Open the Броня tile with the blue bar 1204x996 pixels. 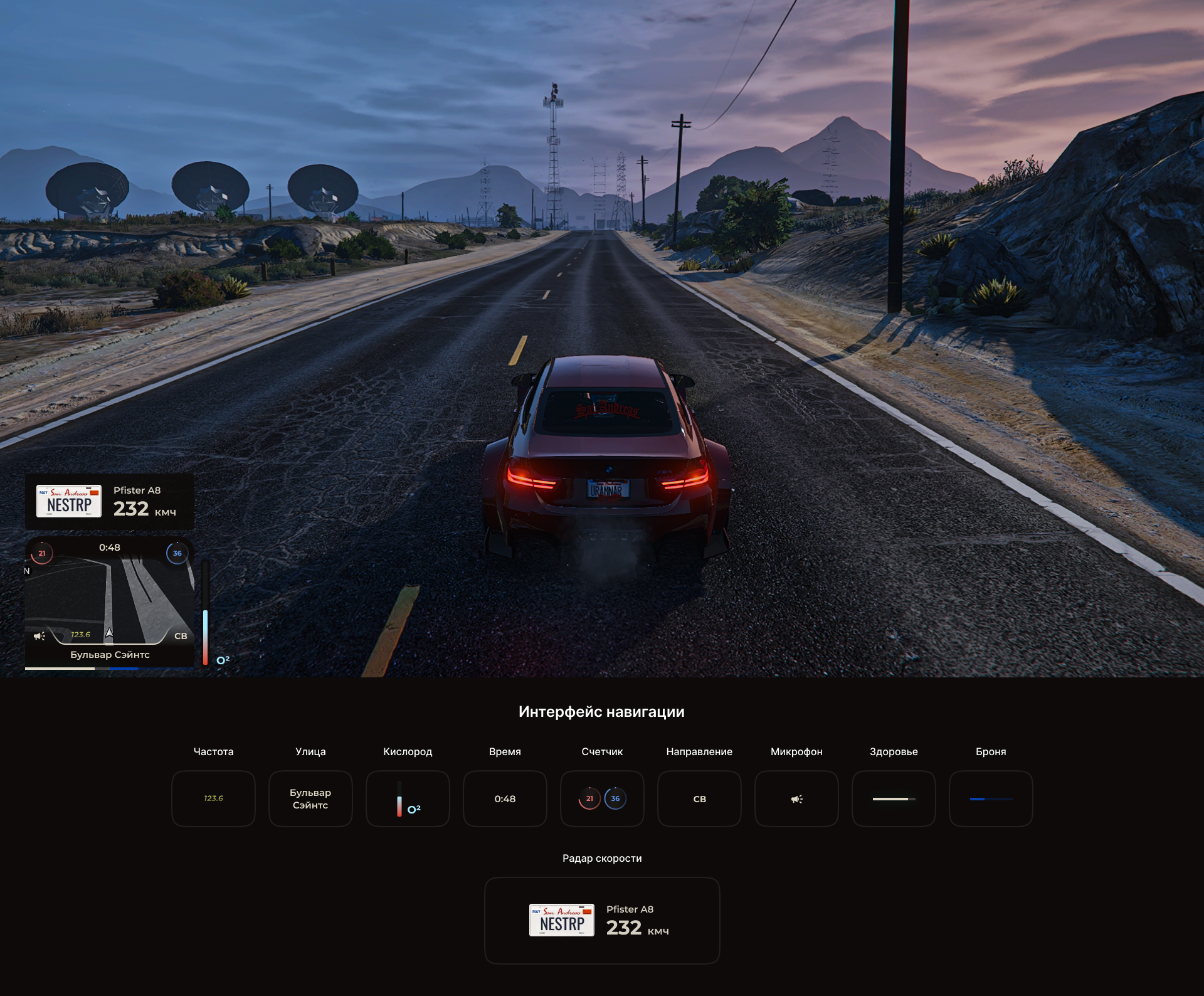coord(991,798)
